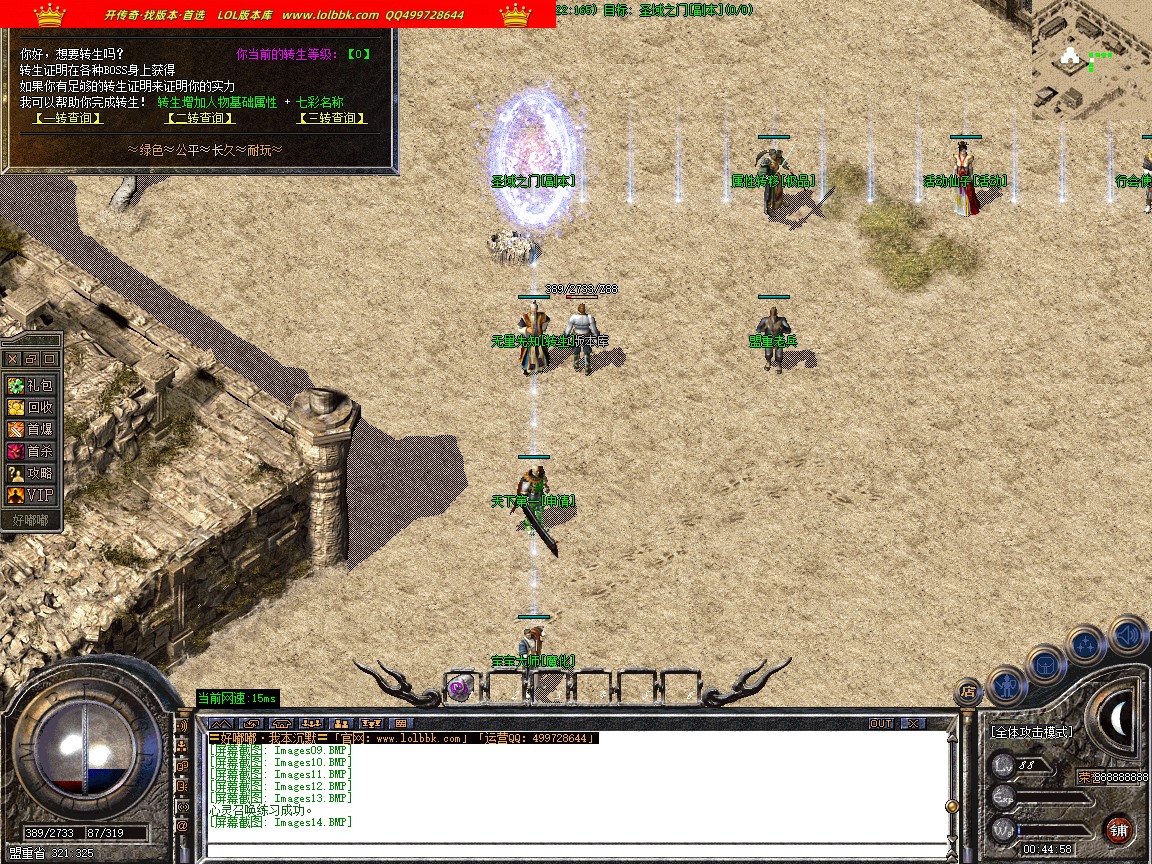
Task: Close the chat window with X
Action: (x=913, y=723)
